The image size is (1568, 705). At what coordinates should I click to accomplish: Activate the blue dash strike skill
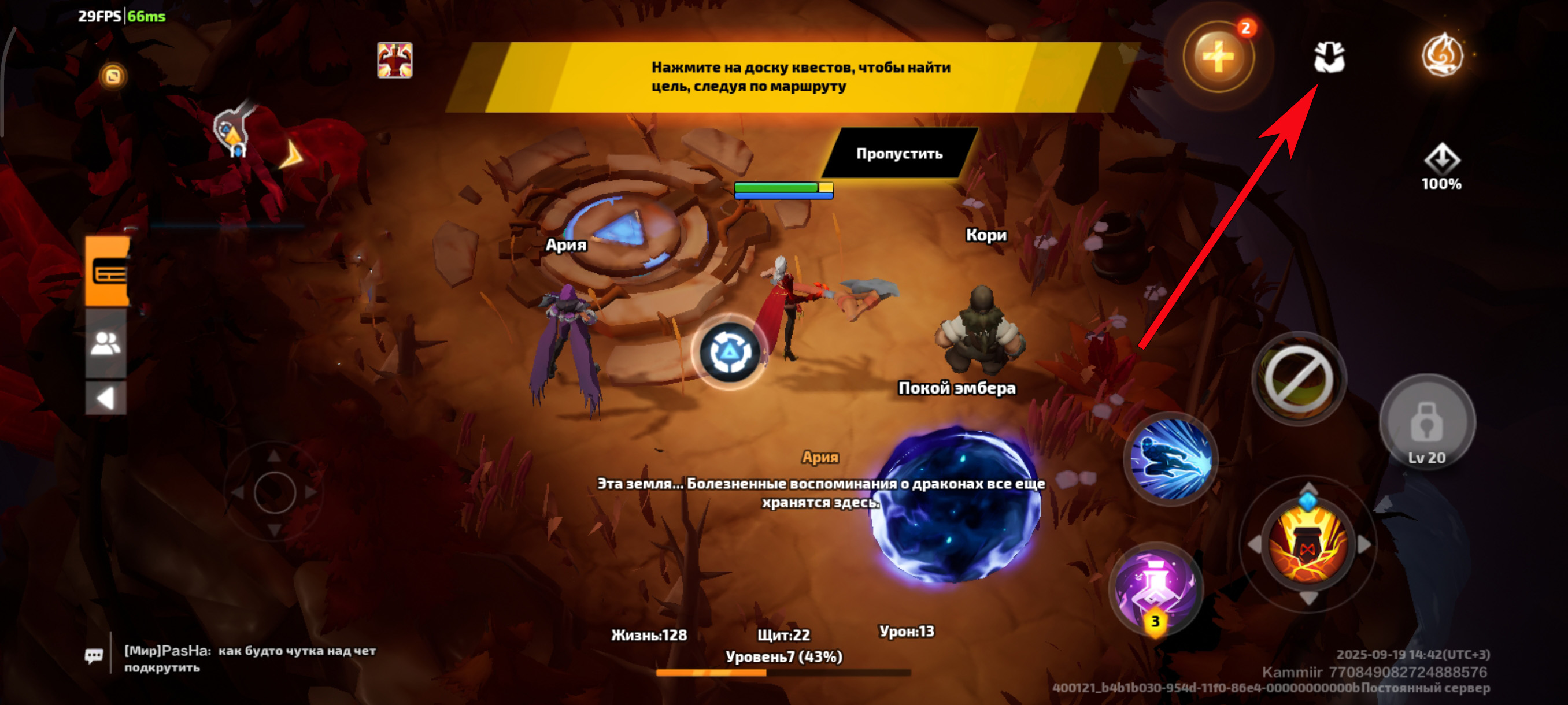pyautogui.click(x=1171, y=459)
